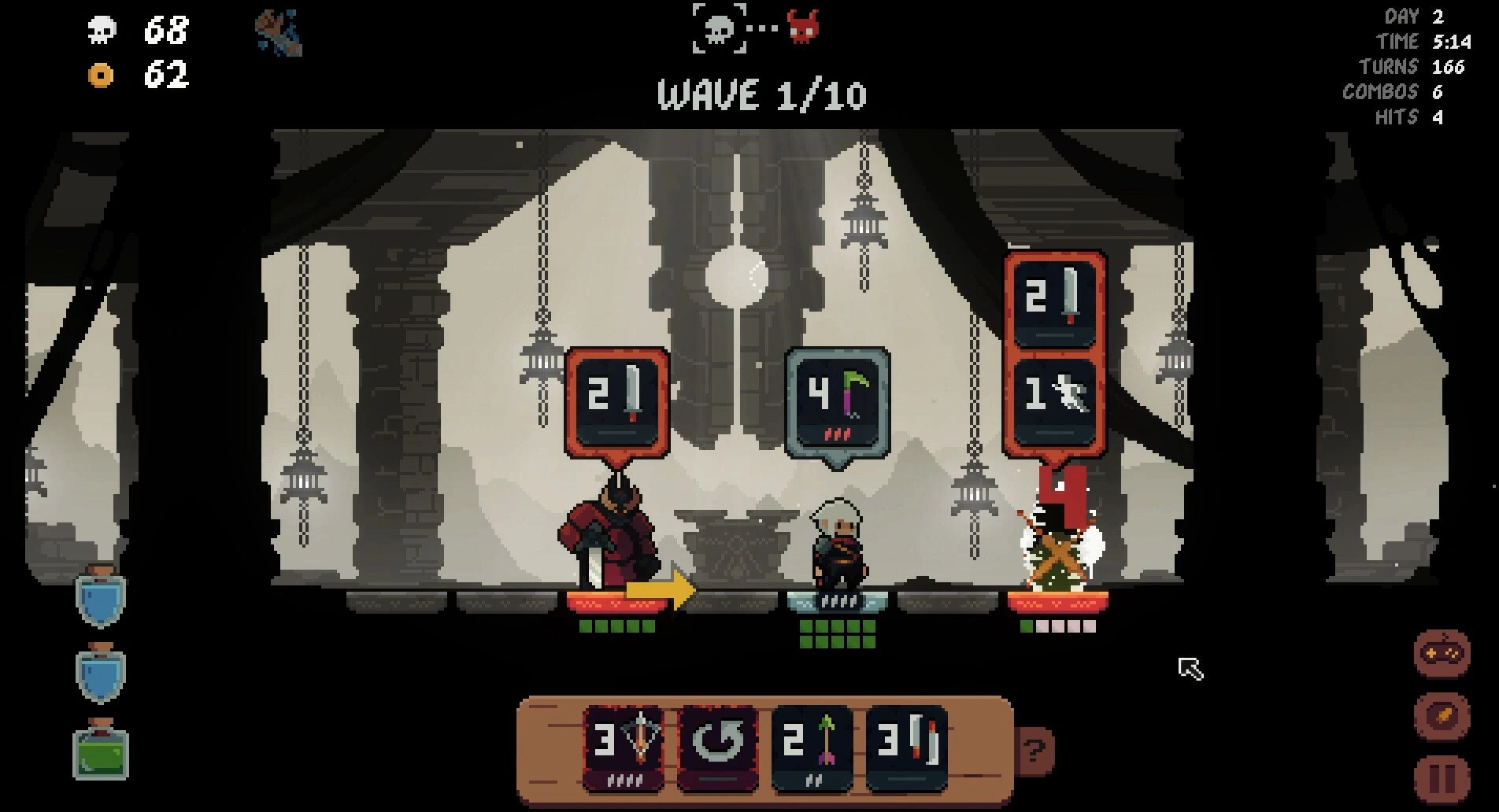Click the skill icon beside the skull counter

(279, 33)
